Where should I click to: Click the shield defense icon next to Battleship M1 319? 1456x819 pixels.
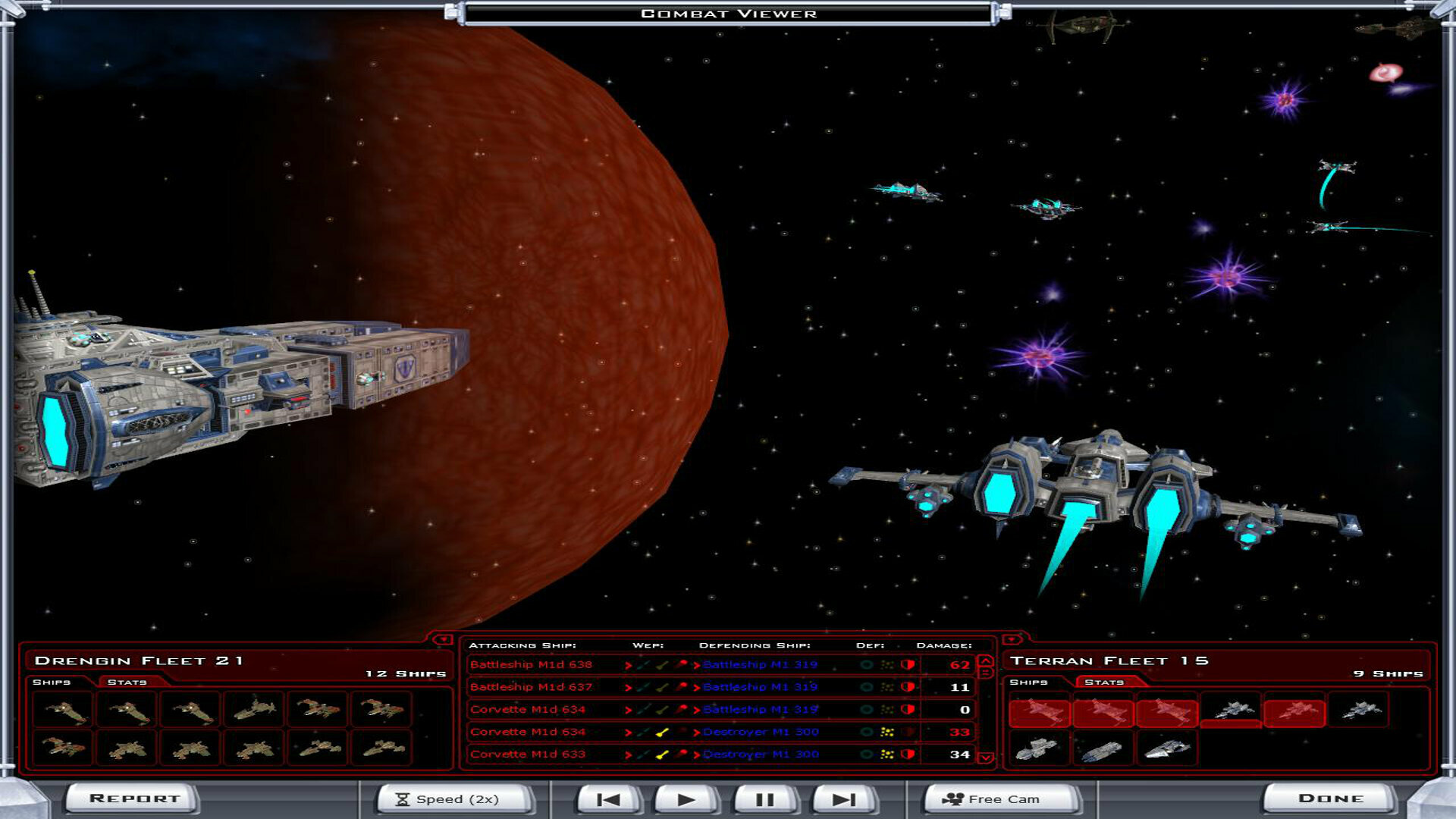coord(907,664)
